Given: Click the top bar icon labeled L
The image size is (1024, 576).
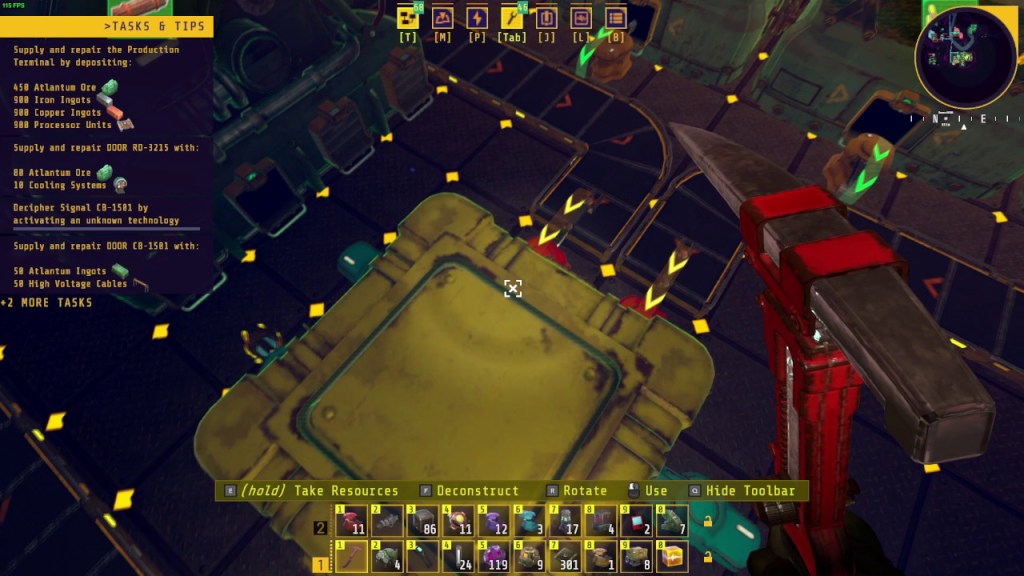Looking at the screenshot, I should (x=581, y=18).
